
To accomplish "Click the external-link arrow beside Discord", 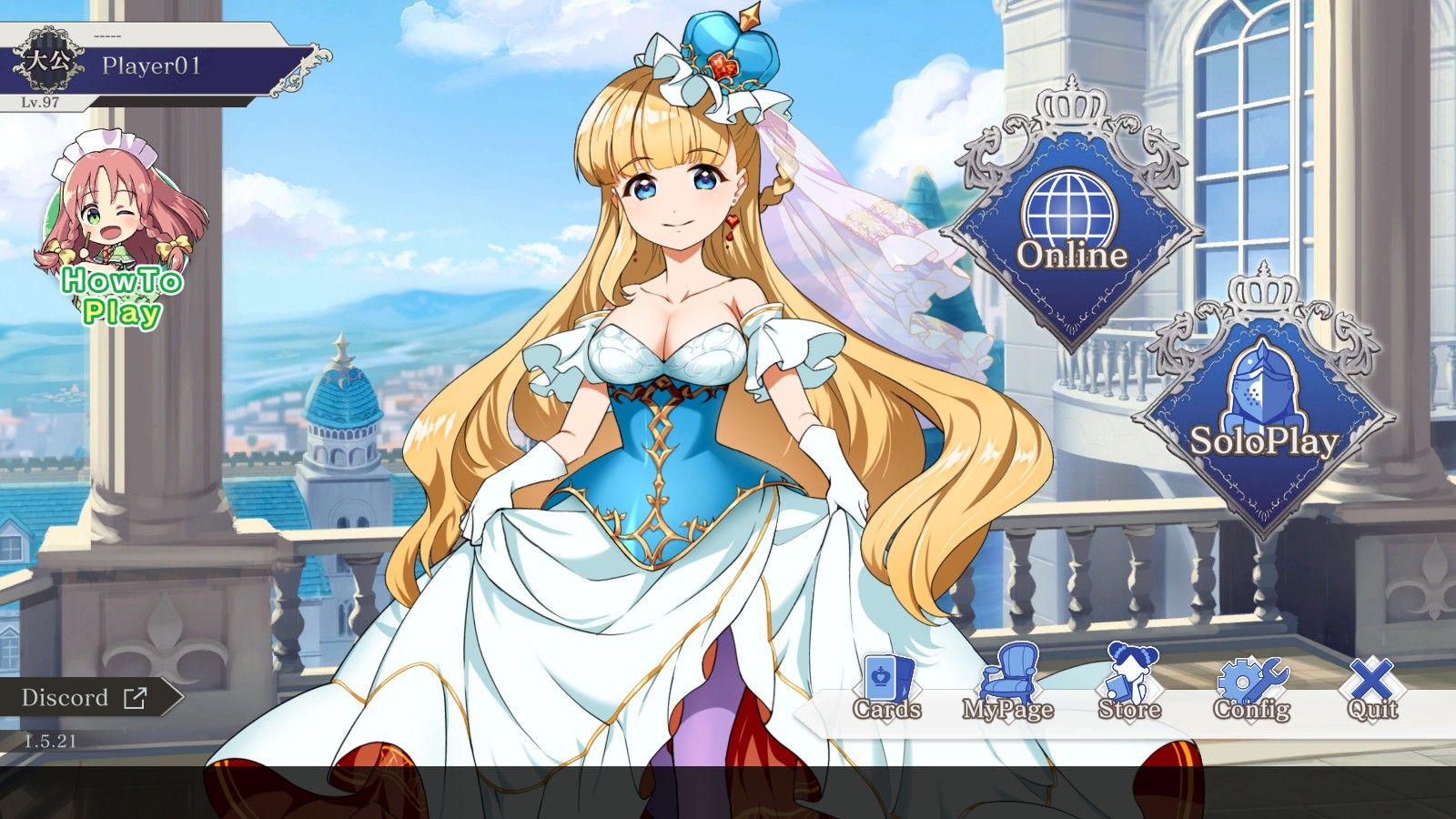I will point(133,698).
